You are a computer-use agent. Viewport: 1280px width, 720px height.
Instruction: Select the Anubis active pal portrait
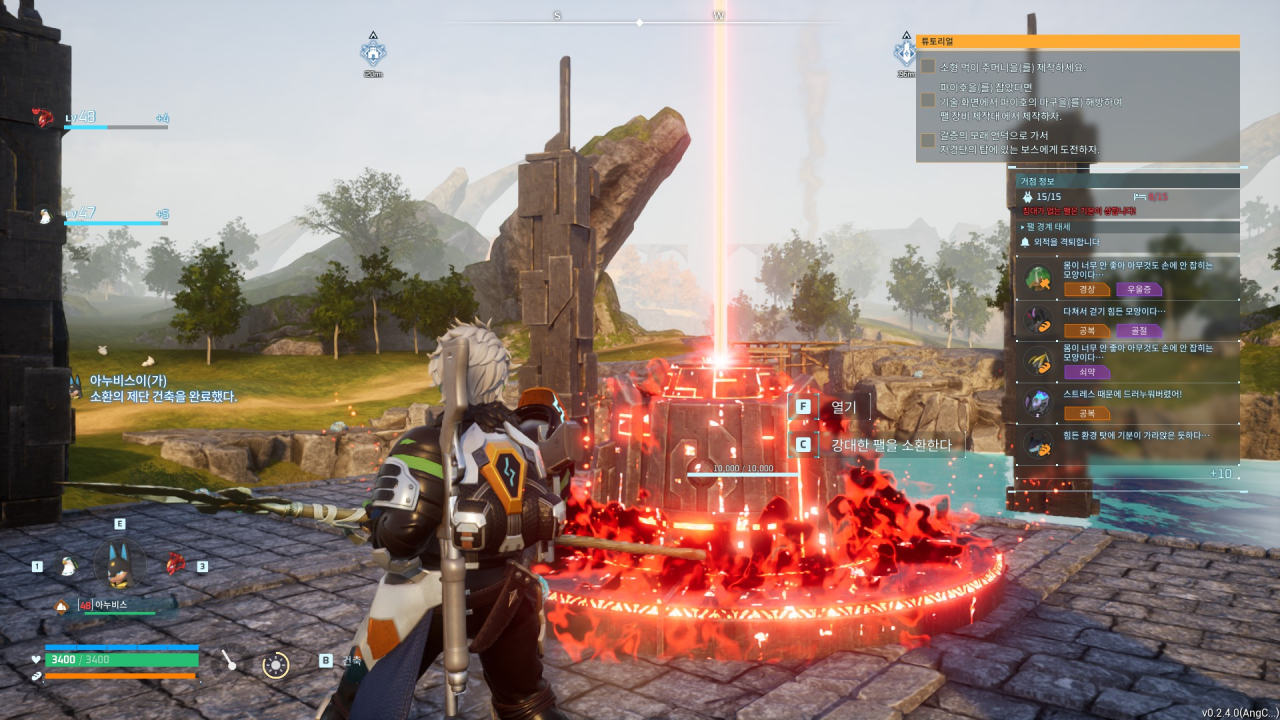120,563
